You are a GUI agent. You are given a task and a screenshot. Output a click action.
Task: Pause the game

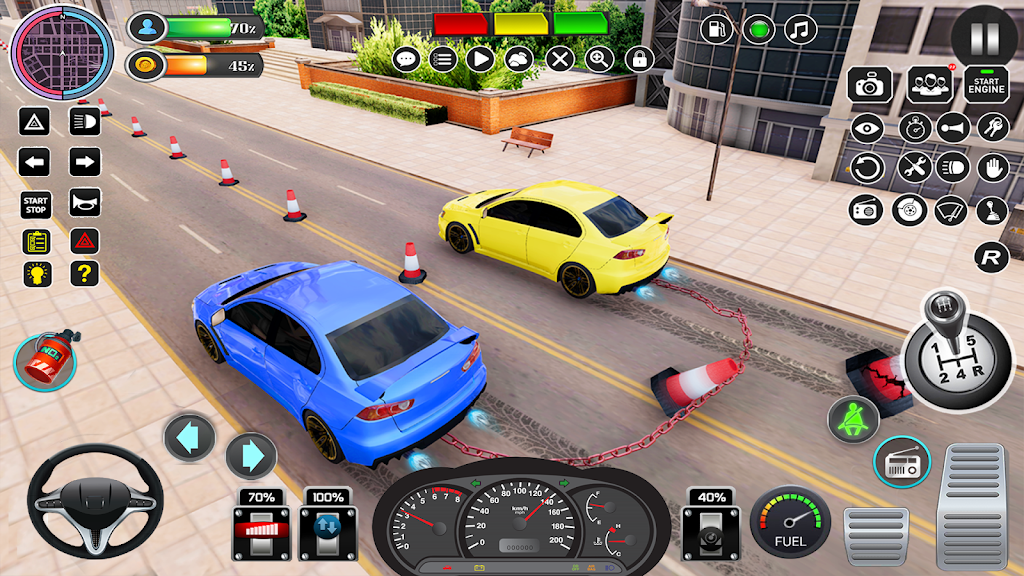(x=984, y=37)
